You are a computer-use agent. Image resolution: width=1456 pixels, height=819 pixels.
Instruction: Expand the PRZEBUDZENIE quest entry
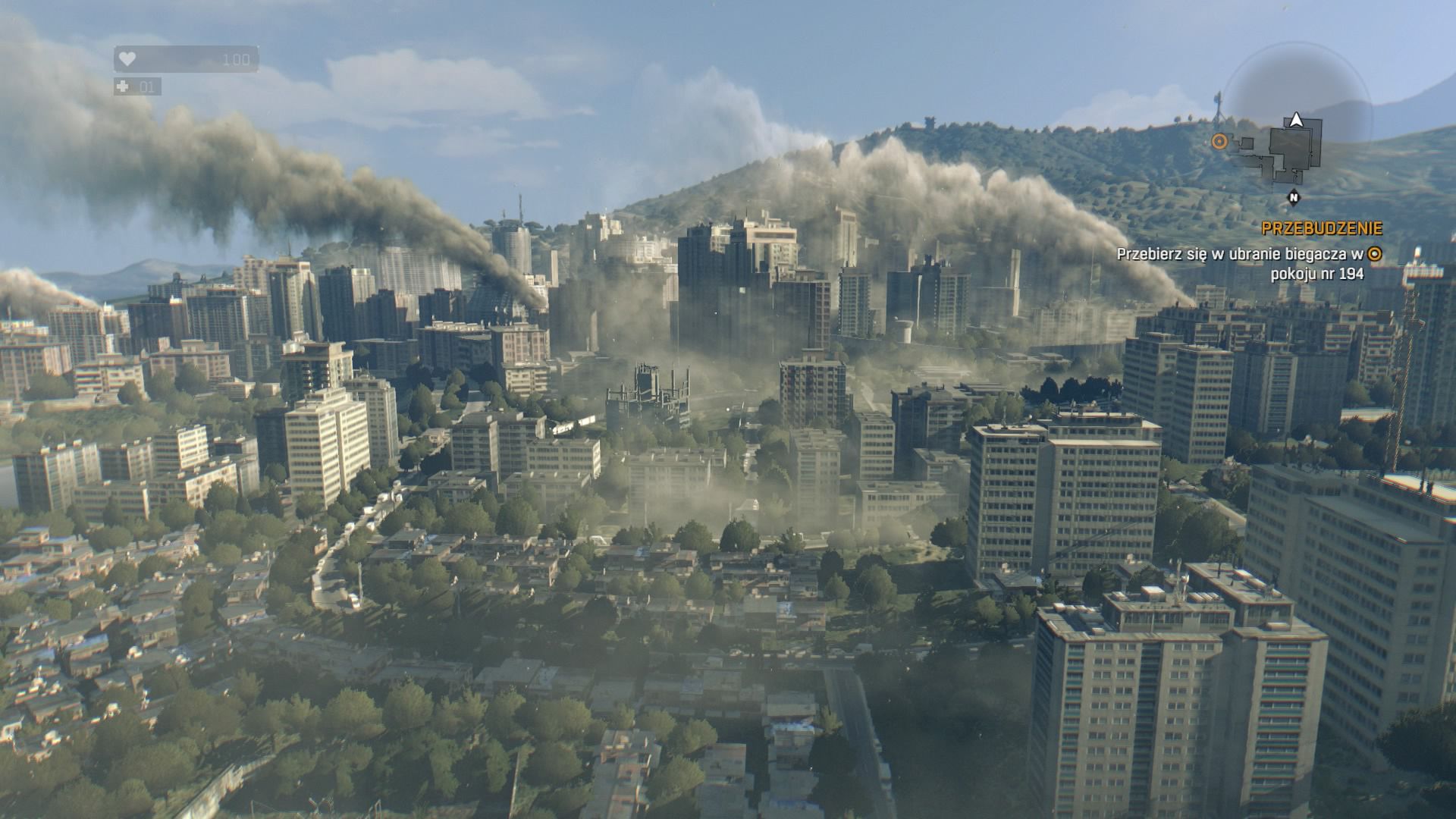click(x=1322, y=227)
